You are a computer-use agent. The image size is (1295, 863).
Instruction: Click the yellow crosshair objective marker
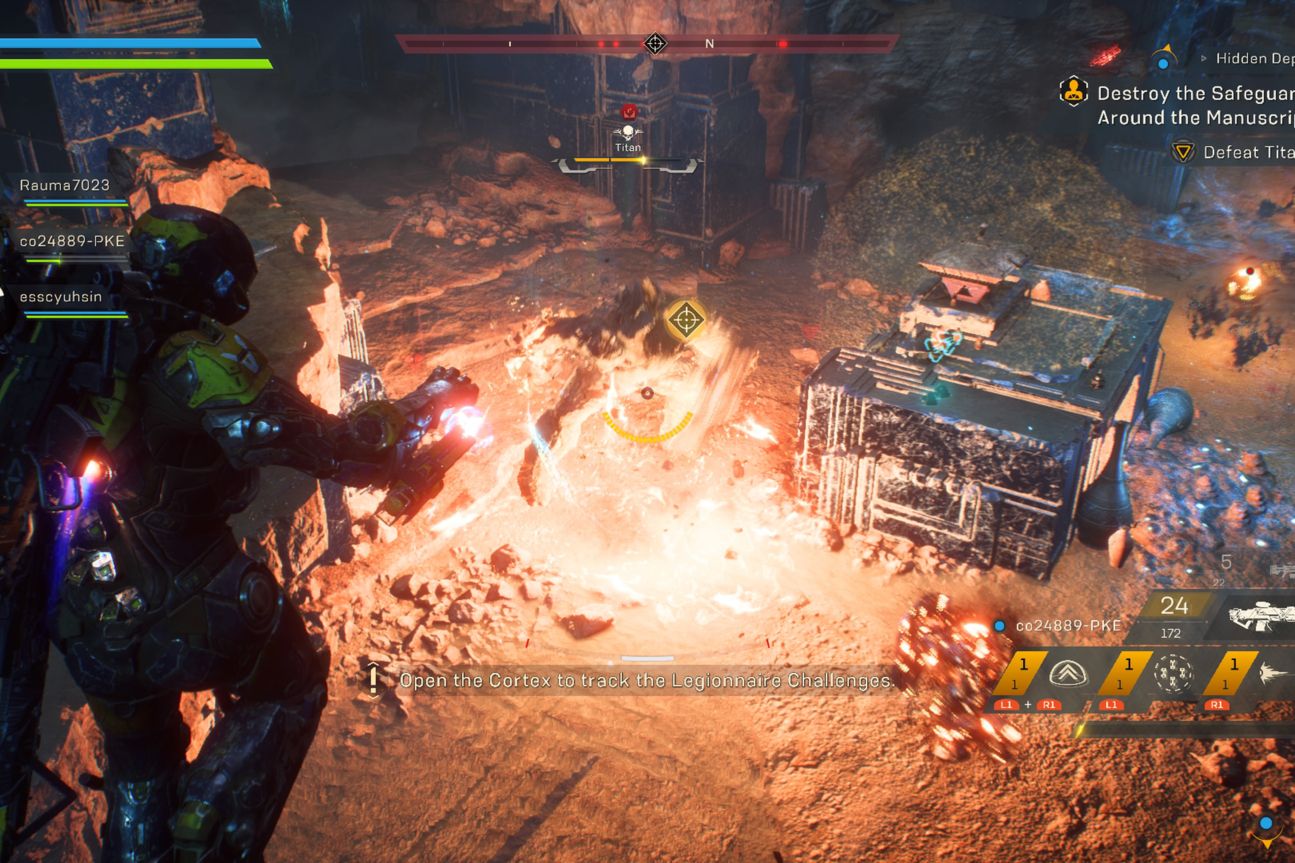pos(685,320)
